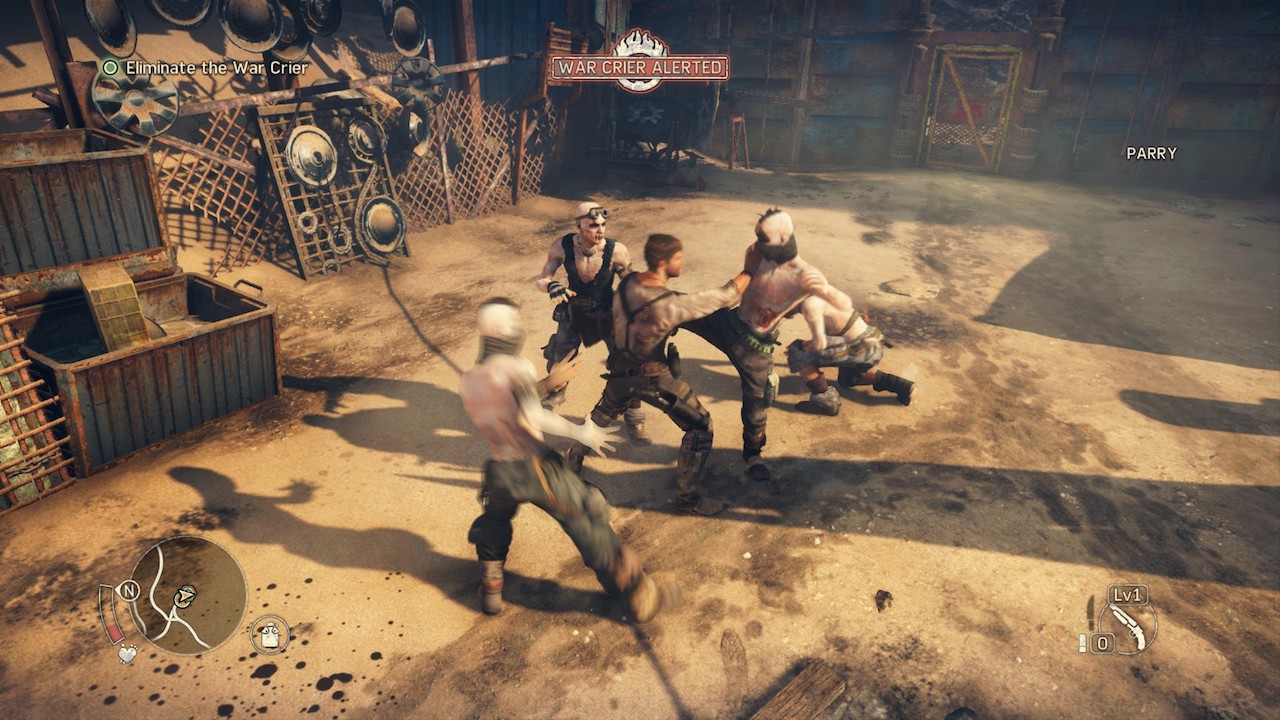Click the water canteen icon

point(269,634)
